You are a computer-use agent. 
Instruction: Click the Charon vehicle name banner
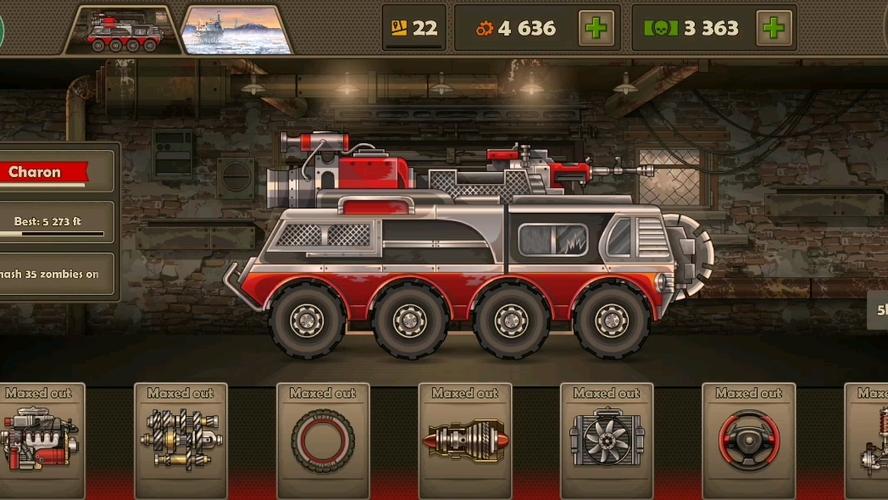45,172
